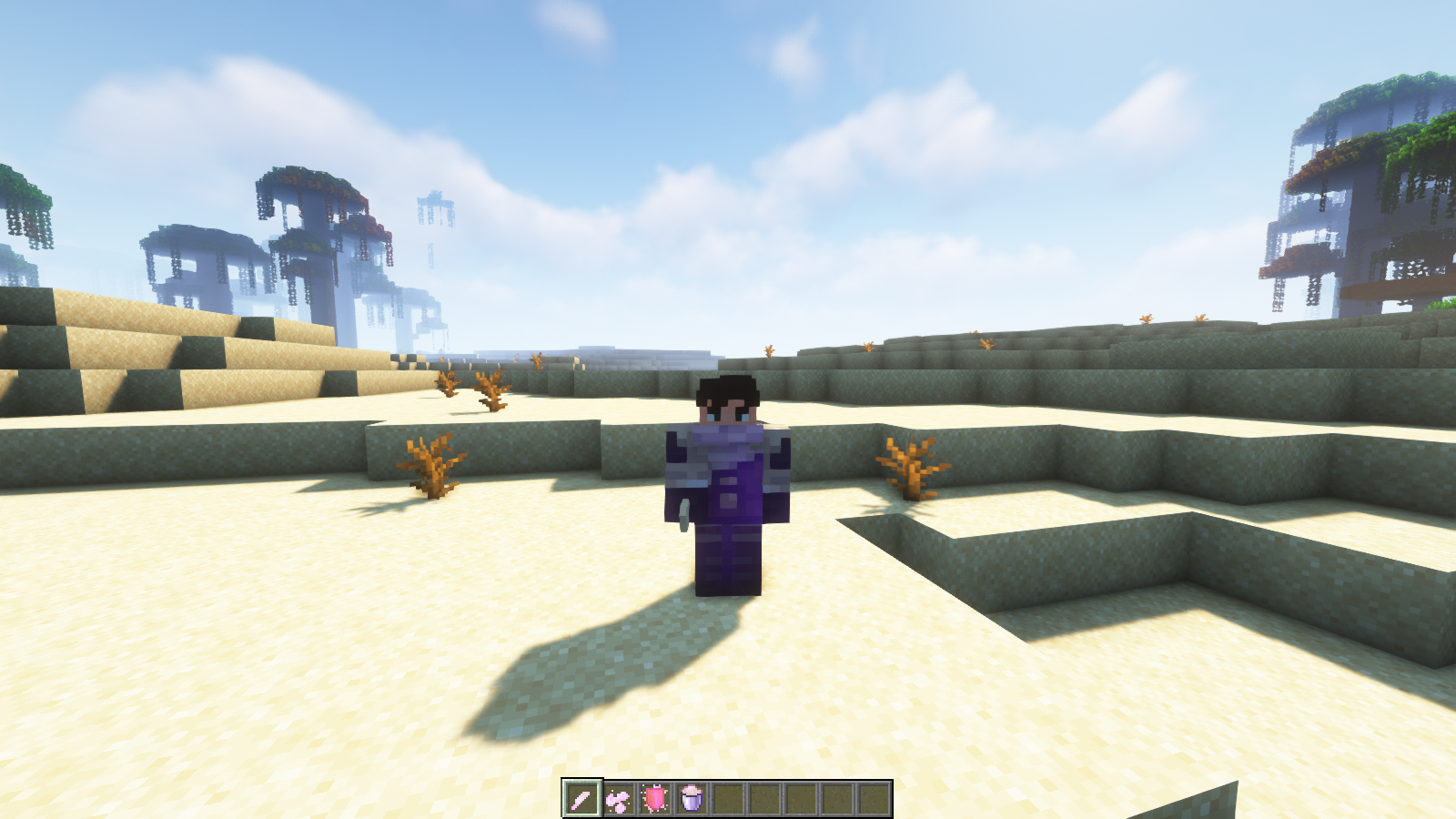Choose the pink dust cluster slot
The height and width of the screenshot is (819, 1456).
pyautogui.click(x=619, y=799)
